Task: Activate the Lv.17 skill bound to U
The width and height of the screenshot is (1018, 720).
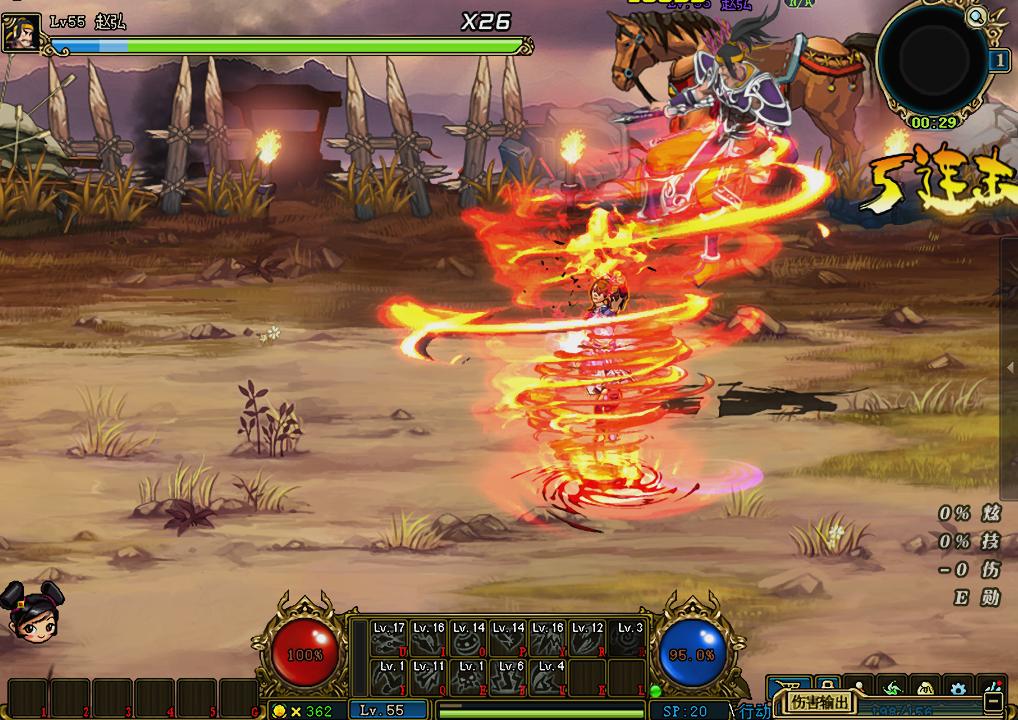Action: (389, 638)
